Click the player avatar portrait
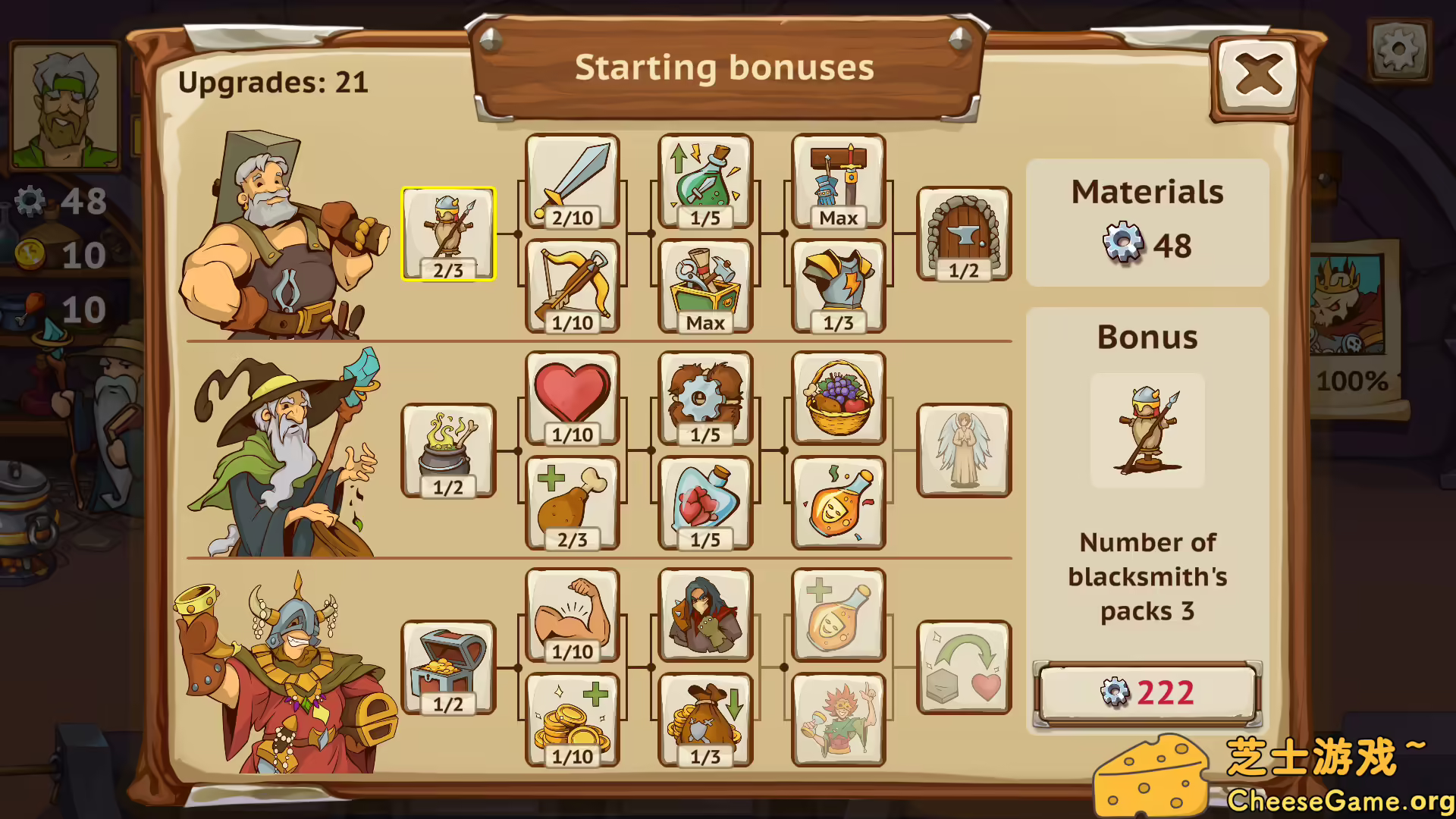The height and width of the screenshot is (819, 1456). point(64,106)
